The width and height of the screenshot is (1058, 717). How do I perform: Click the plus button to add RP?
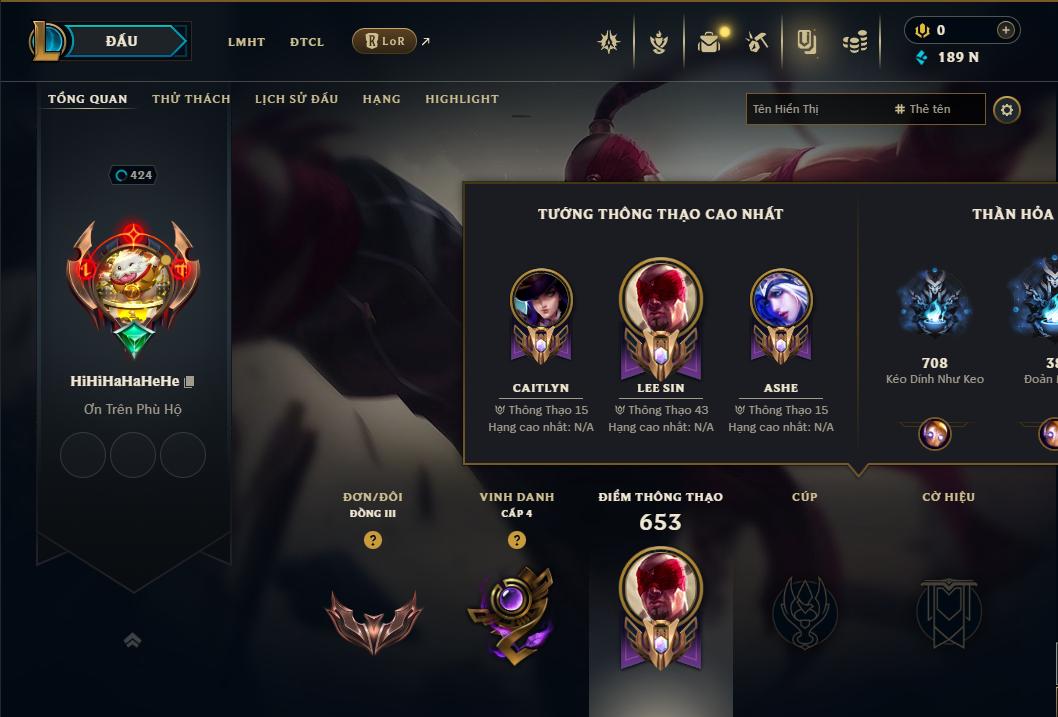click(1005, 30)
